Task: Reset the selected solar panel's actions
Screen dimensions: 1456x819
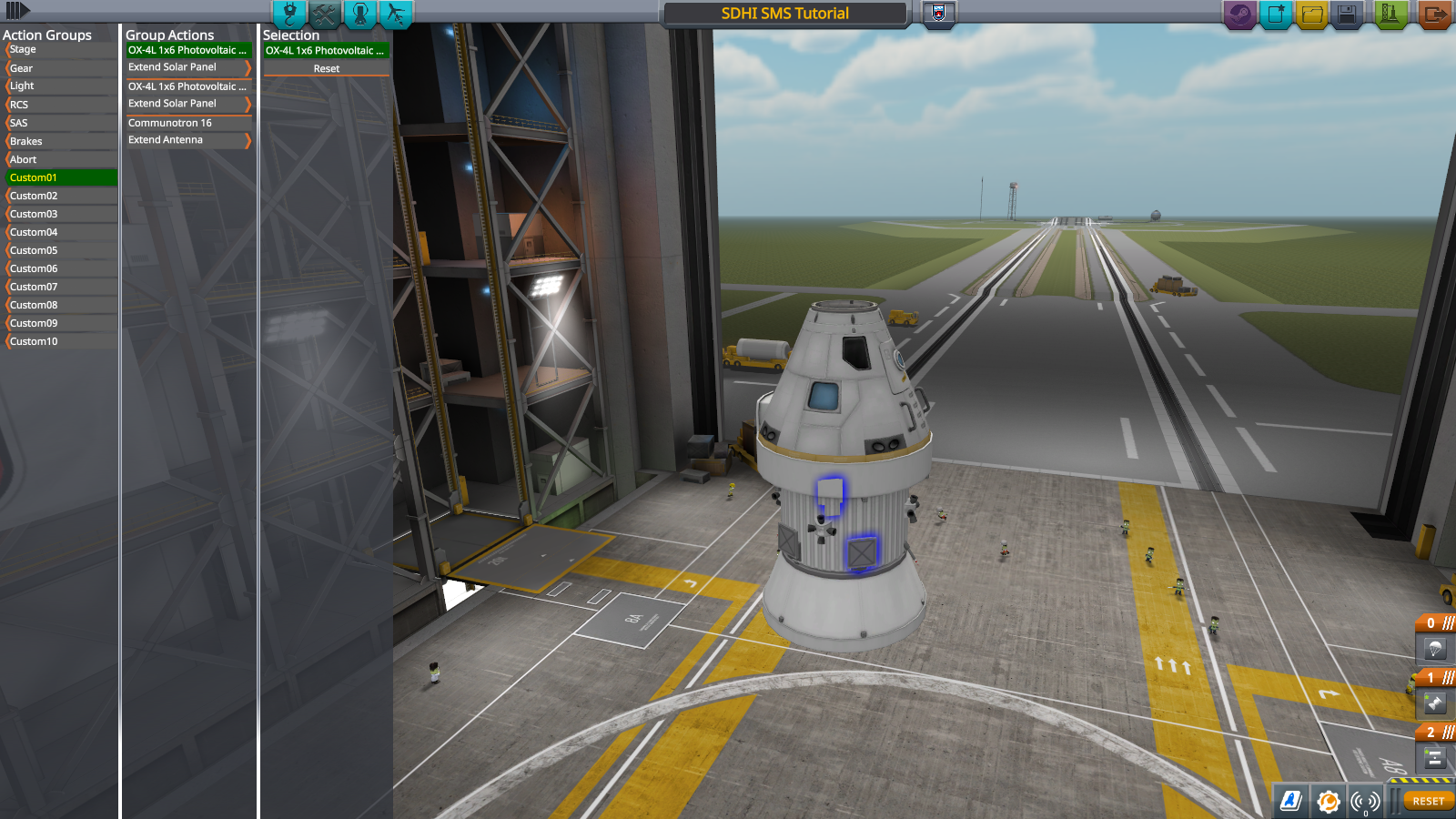Action: 326,69
